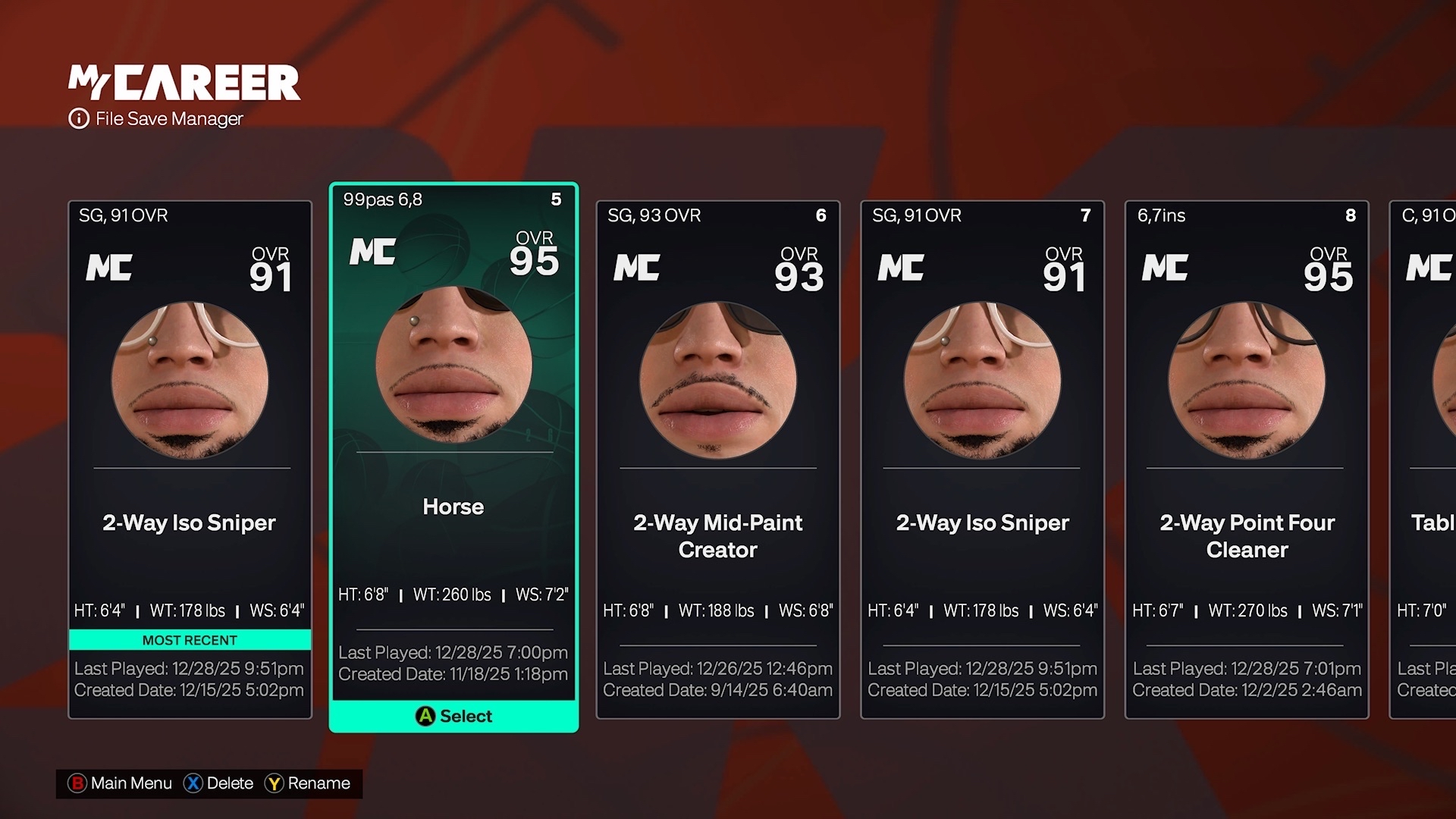This screenshot has height=819, width=1456.
Task: Click the A icon in the Select prompt
Action: click(425, 716)
